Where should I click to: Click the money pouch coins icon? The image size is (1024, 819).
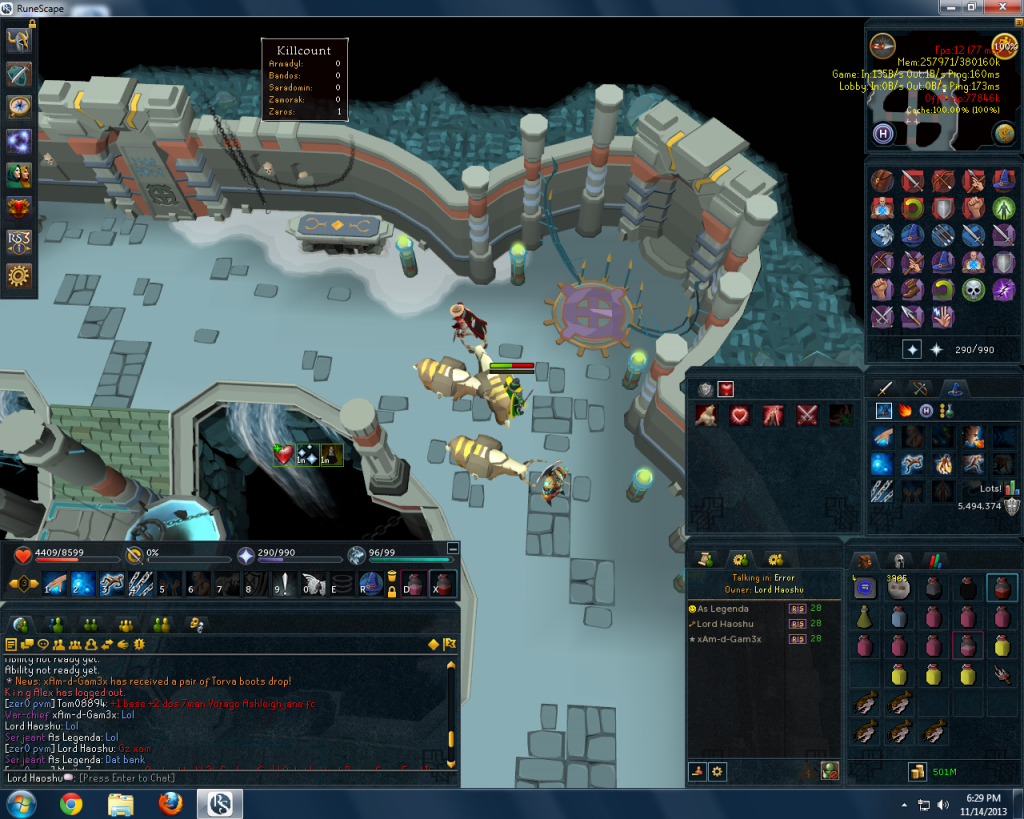click(916, 772)
